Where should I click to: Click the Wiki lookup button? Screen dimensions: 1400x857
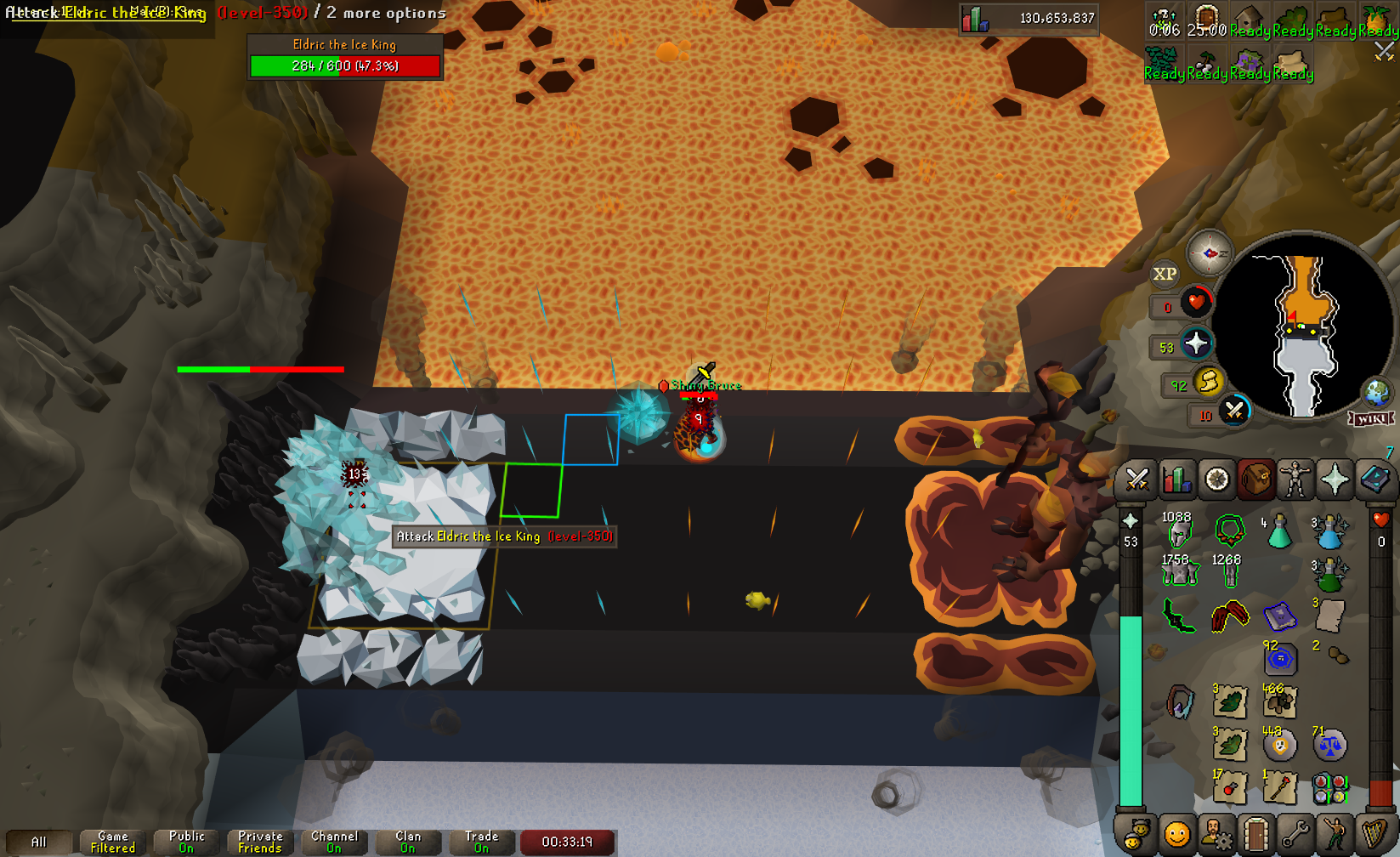[1371, 419]
